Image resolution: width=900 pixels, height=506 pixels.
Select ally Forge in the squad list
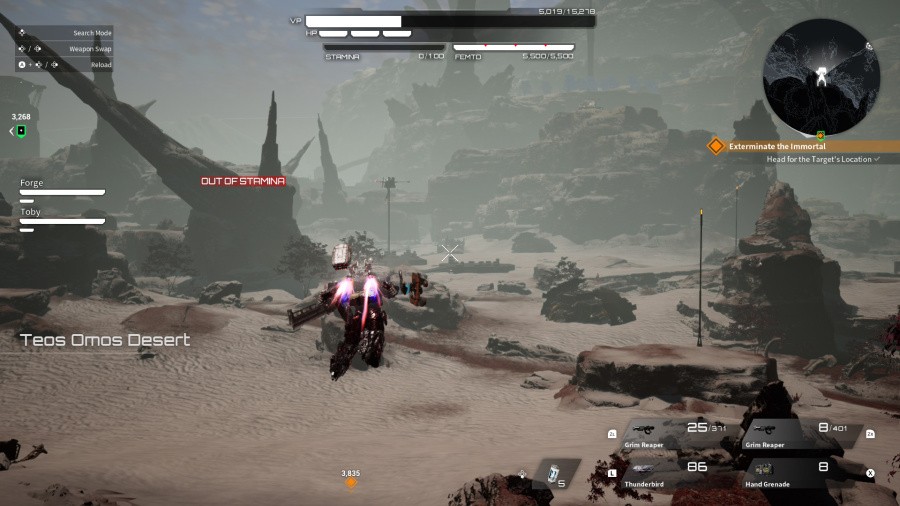click(62, 189)
